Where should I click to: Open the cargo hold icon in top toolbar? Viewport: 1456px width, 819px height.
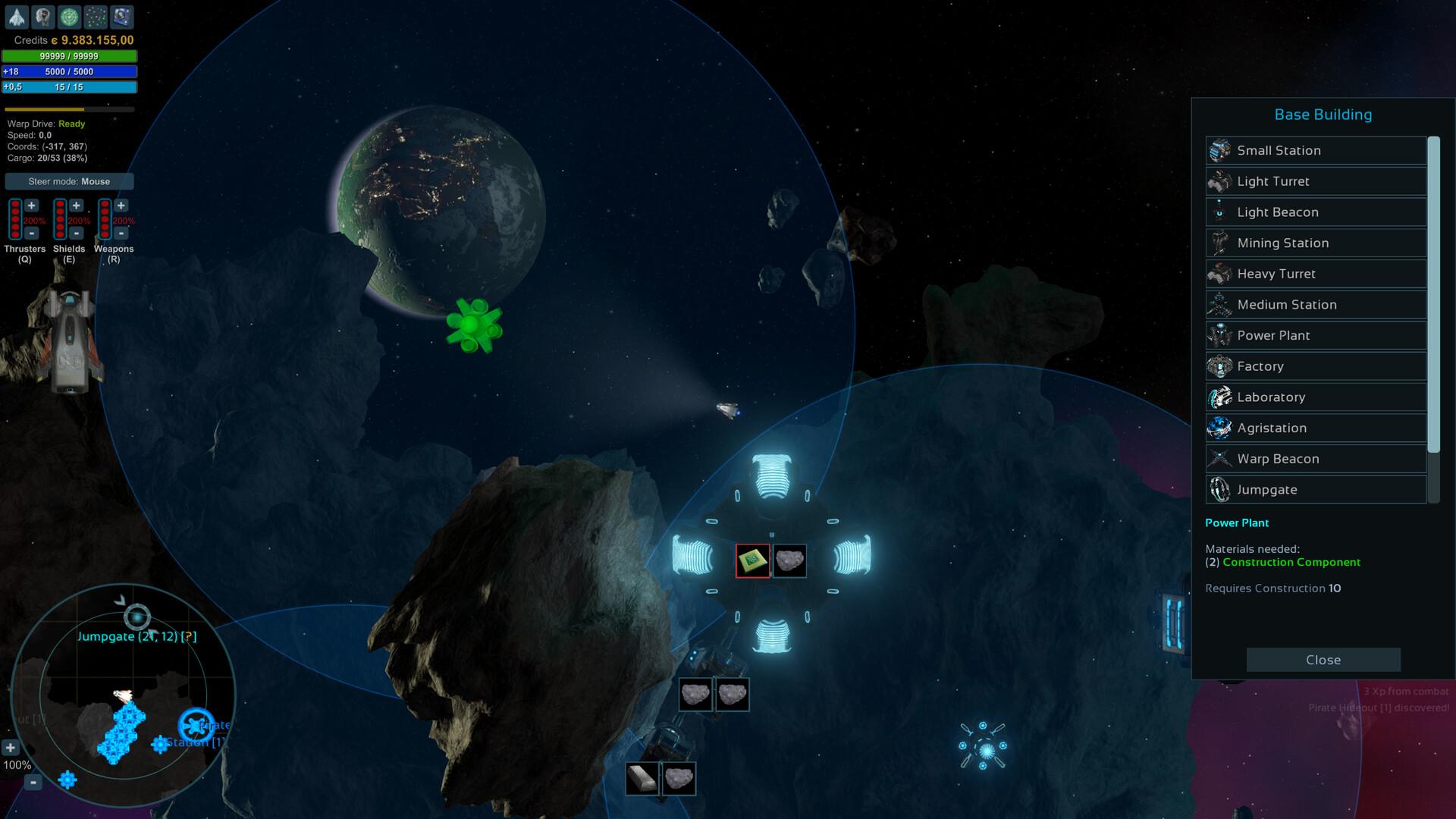click(121, 15)
